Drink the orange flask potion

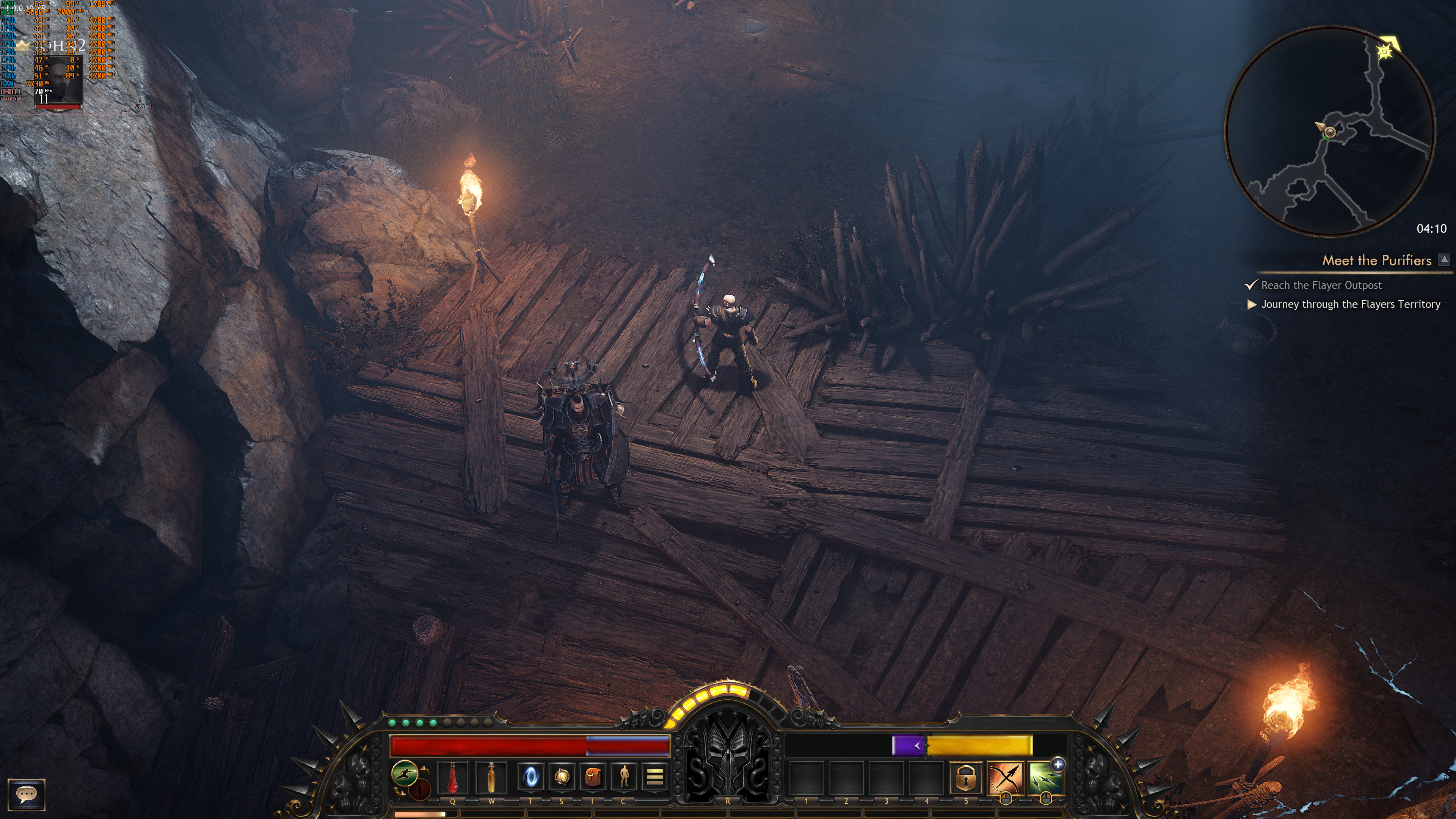[x=491, y=777]
